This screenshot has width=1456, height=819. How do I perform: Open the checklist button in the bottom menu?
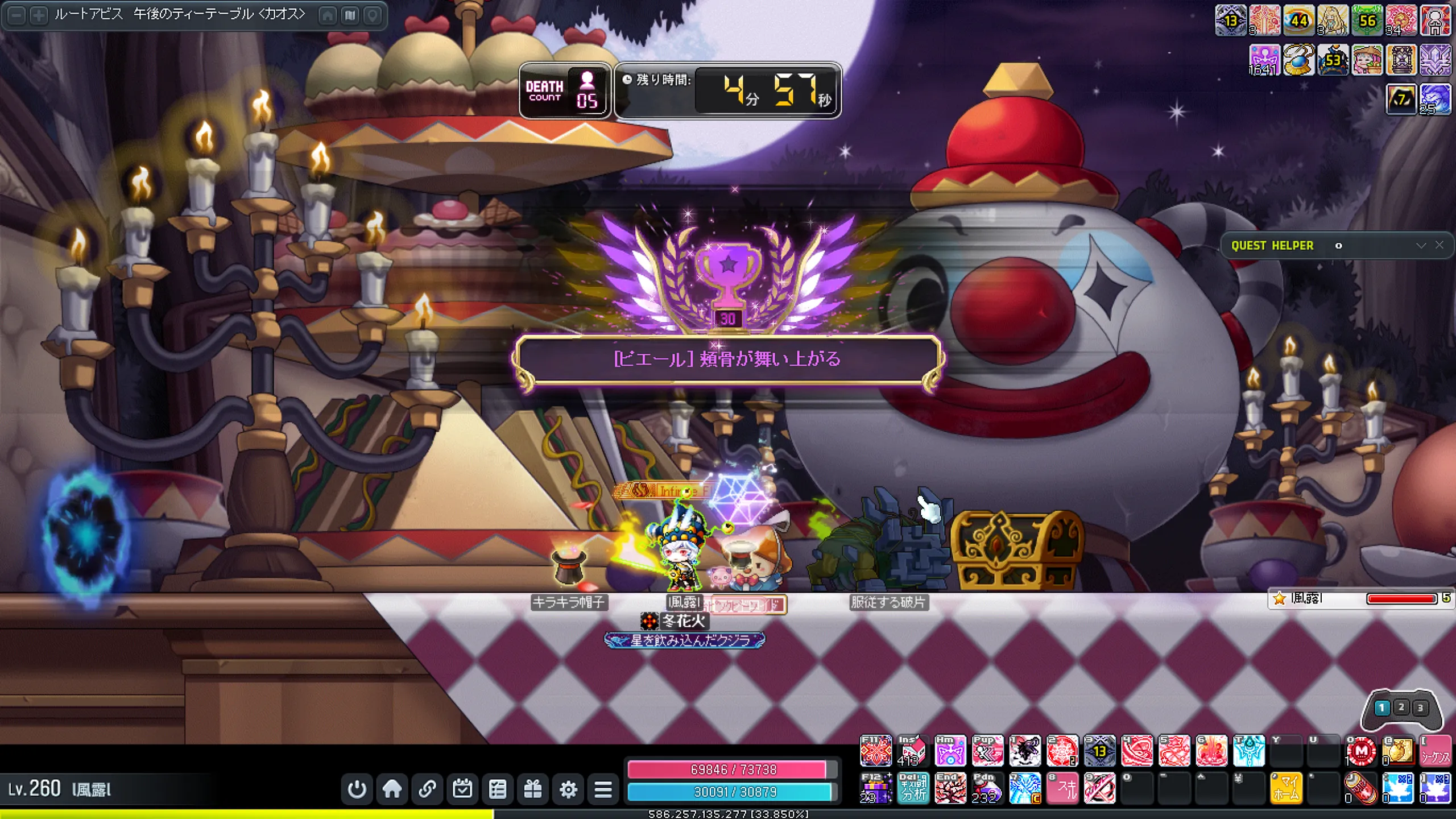pyautogui.click(x=498, y=789)
